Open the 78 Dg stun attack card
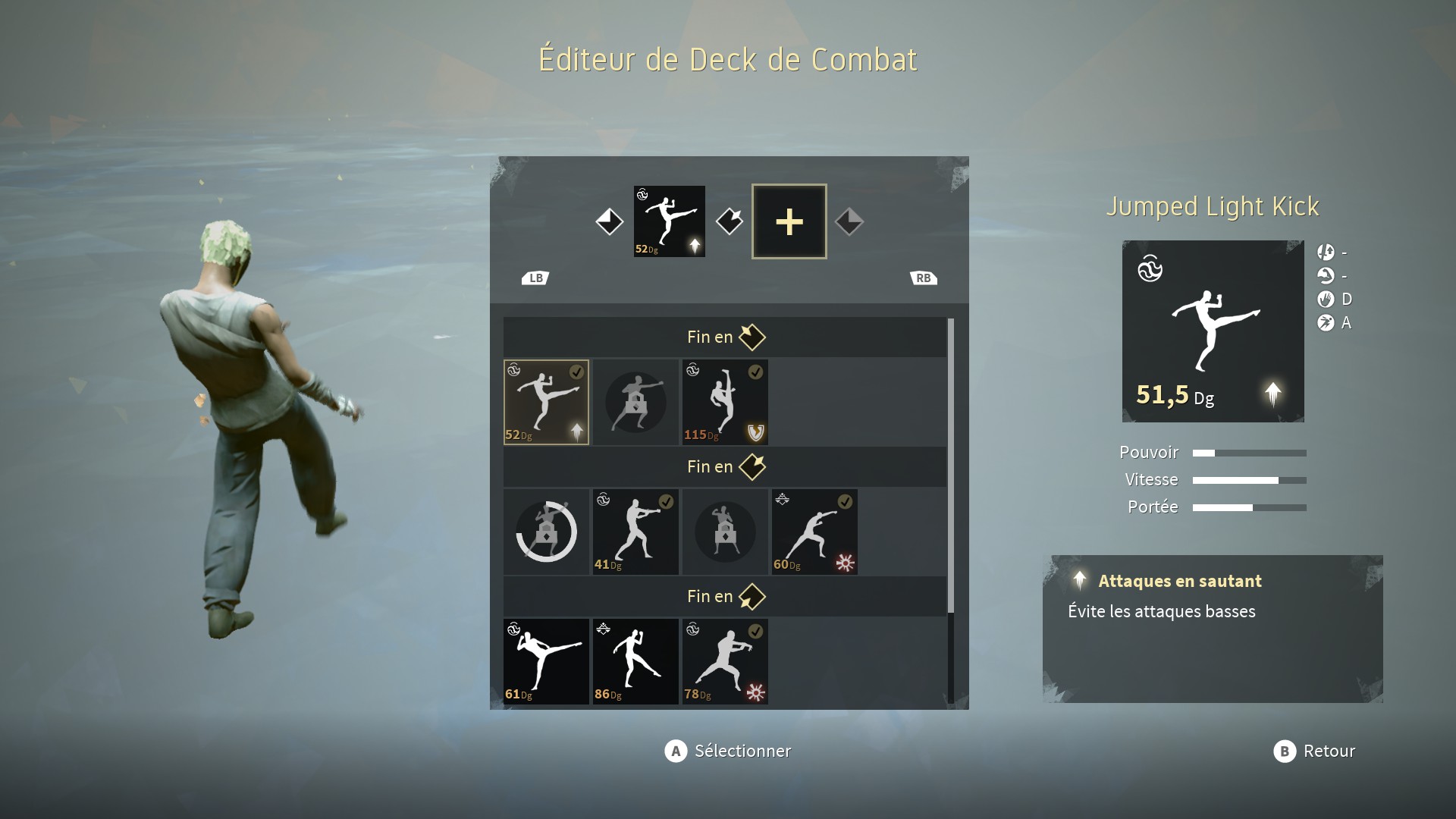 725,661
